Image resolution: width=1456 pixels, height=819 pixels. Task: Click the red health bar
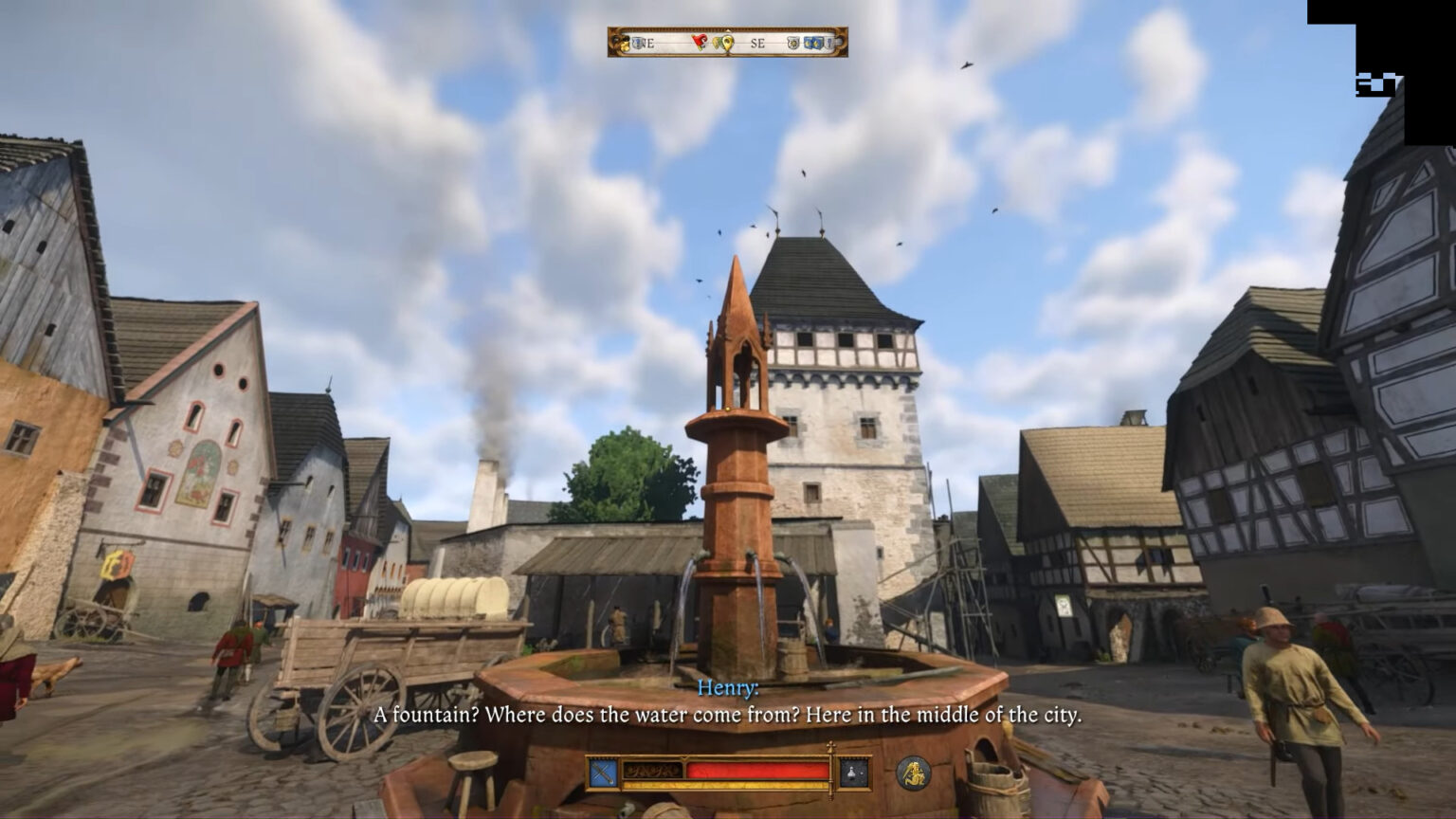pyautogui.click(x=758, y=772)
